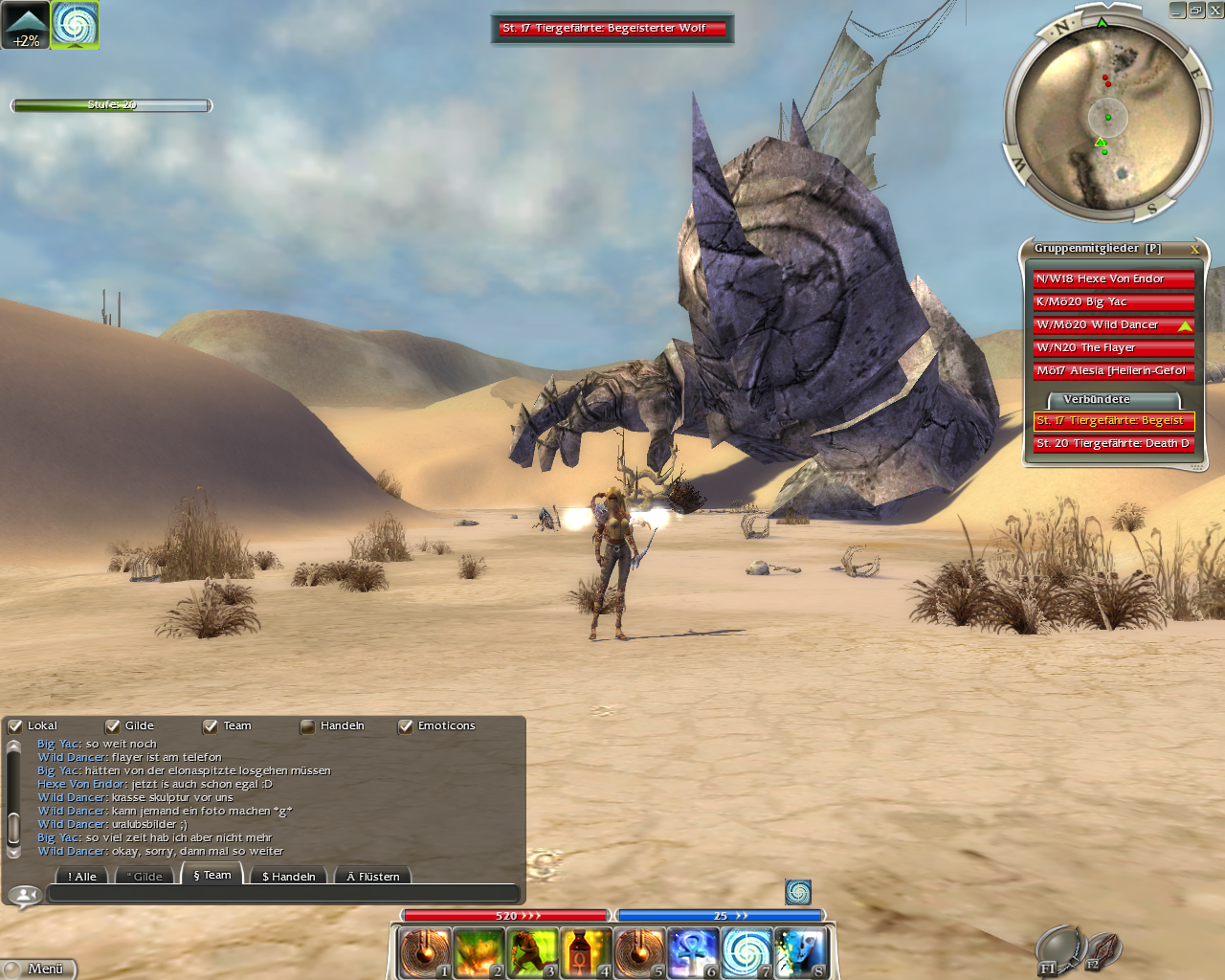Switch to the F2 weapon set
Image resolution: width=1225 pixels, height=980 pixels.
click(1102, 951)
